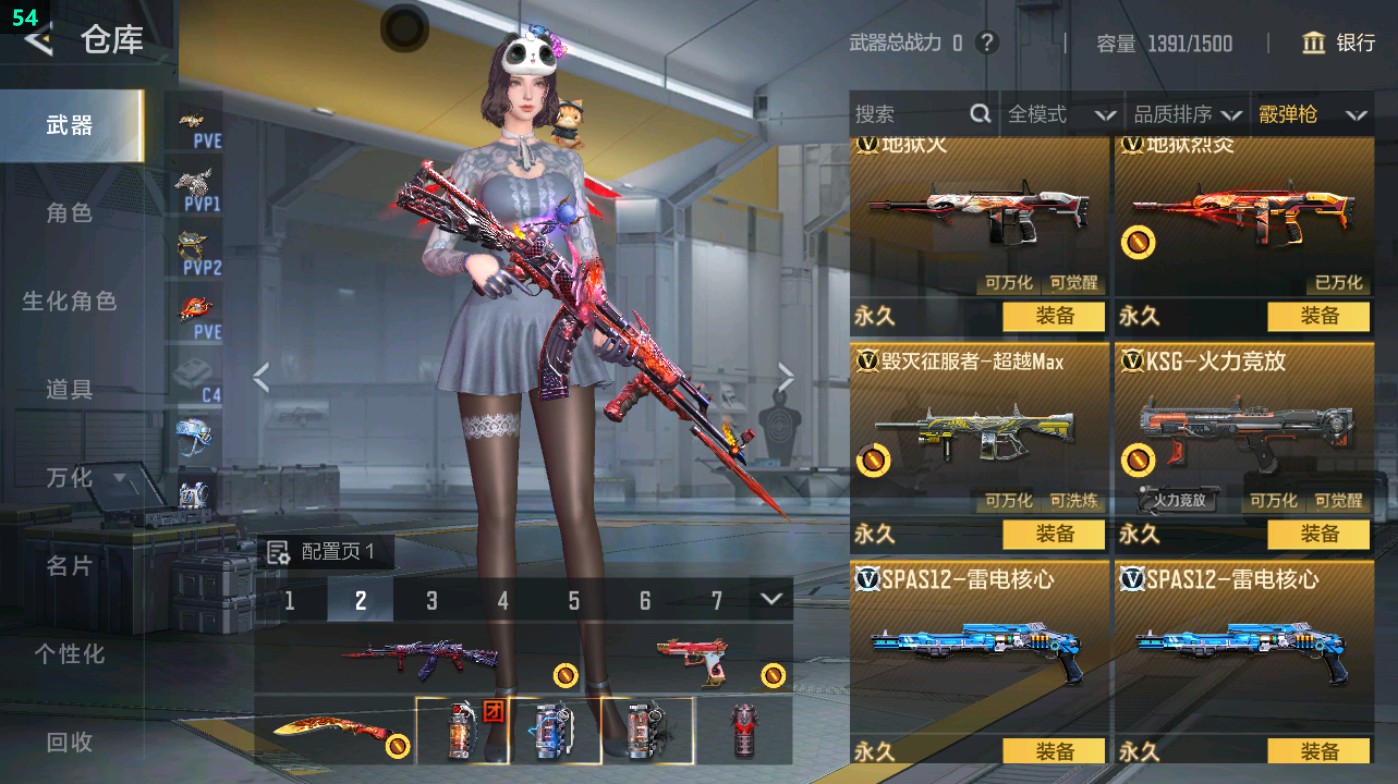The height and width of the screenshot is (784, 1398).
Task: Select the 道具 tab
Action: click(69, 389)
